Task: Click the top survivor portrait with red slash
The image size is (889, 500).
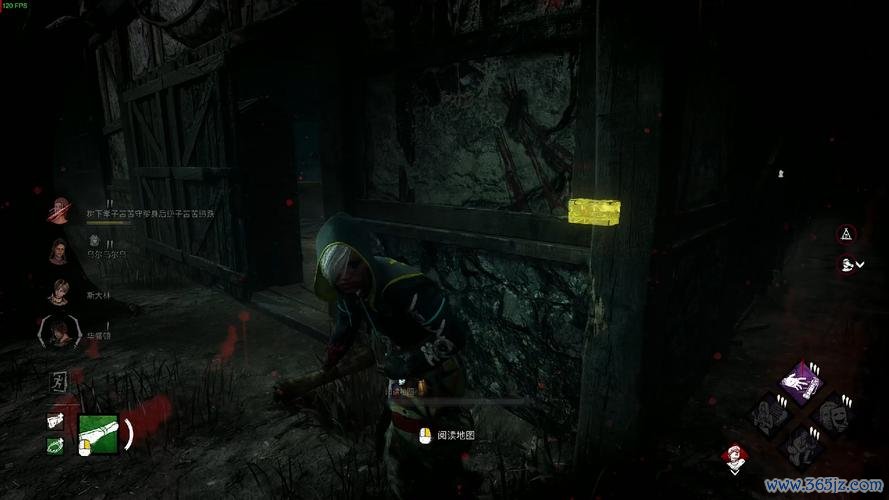Action: pyautogui.click(x=60, y=211)
